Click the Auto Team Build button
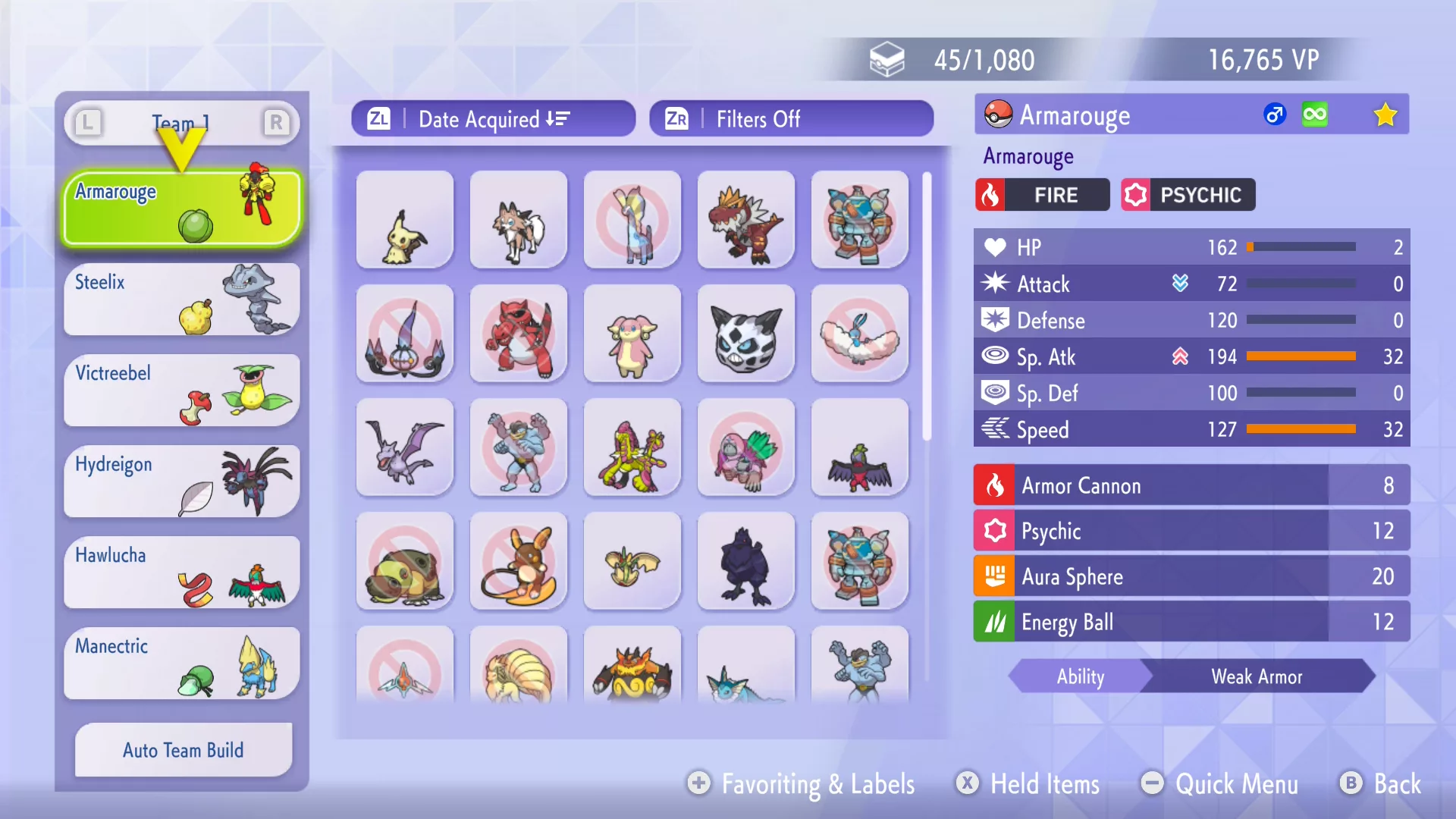Screen dimensions: 1456x819 coord(184,750)
